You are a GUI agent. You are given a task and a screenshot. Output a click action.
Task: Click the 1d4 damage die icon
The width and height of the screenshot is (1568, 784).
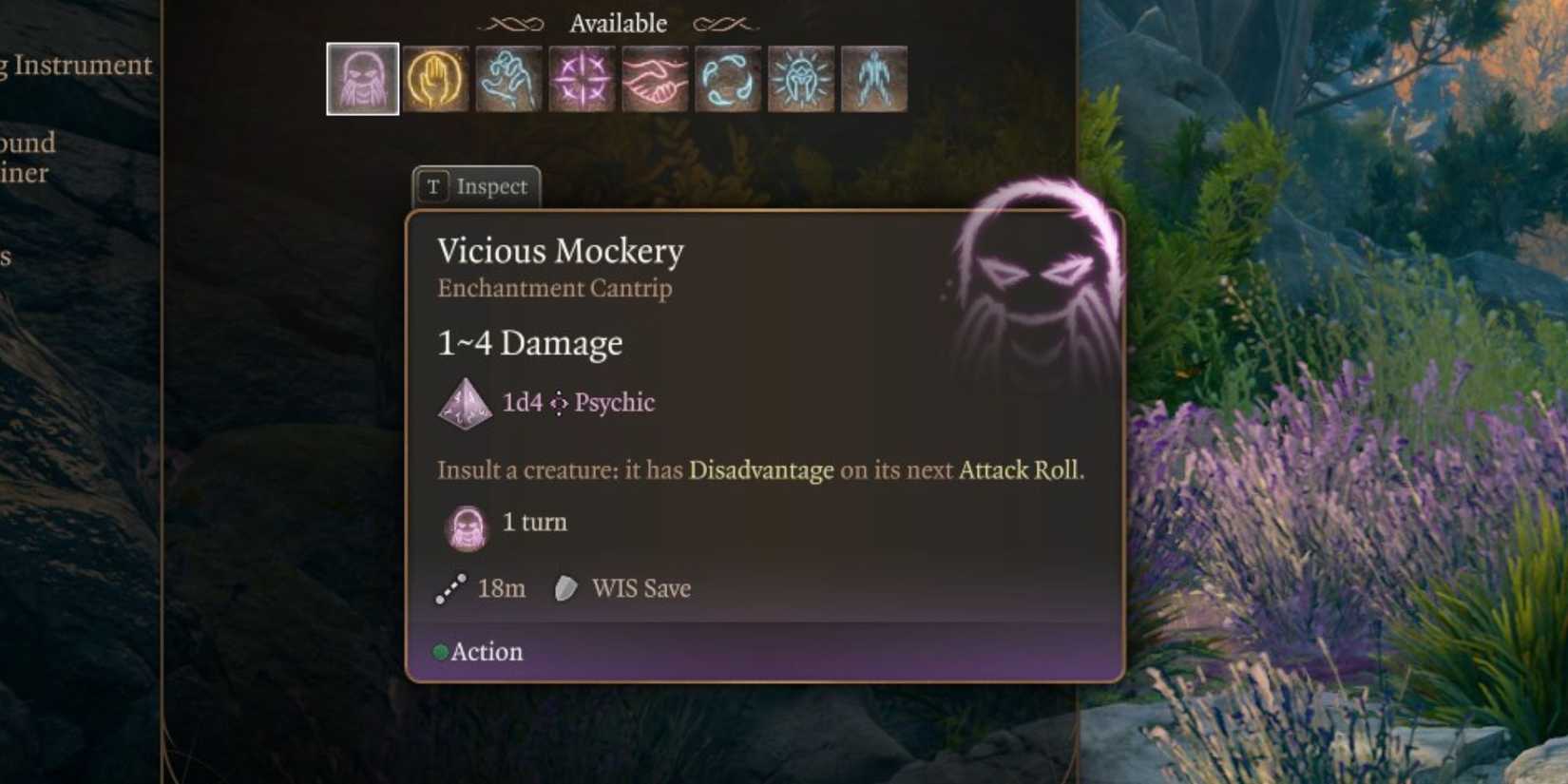click(465, 403)
